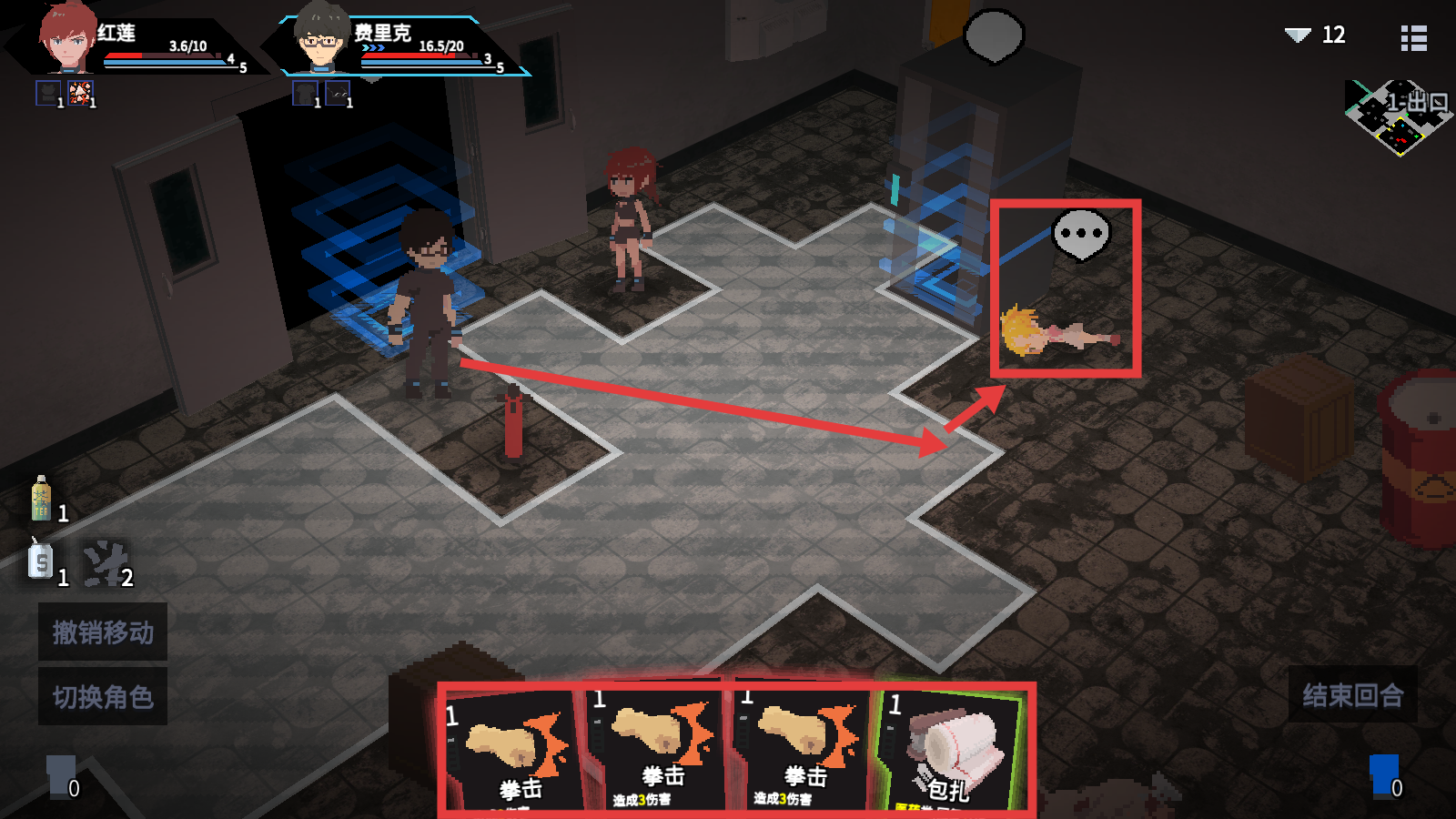1456x819 pixels.
Task: Open the list menu icon
Action: pyautogui.click(x=1413, y=37)
